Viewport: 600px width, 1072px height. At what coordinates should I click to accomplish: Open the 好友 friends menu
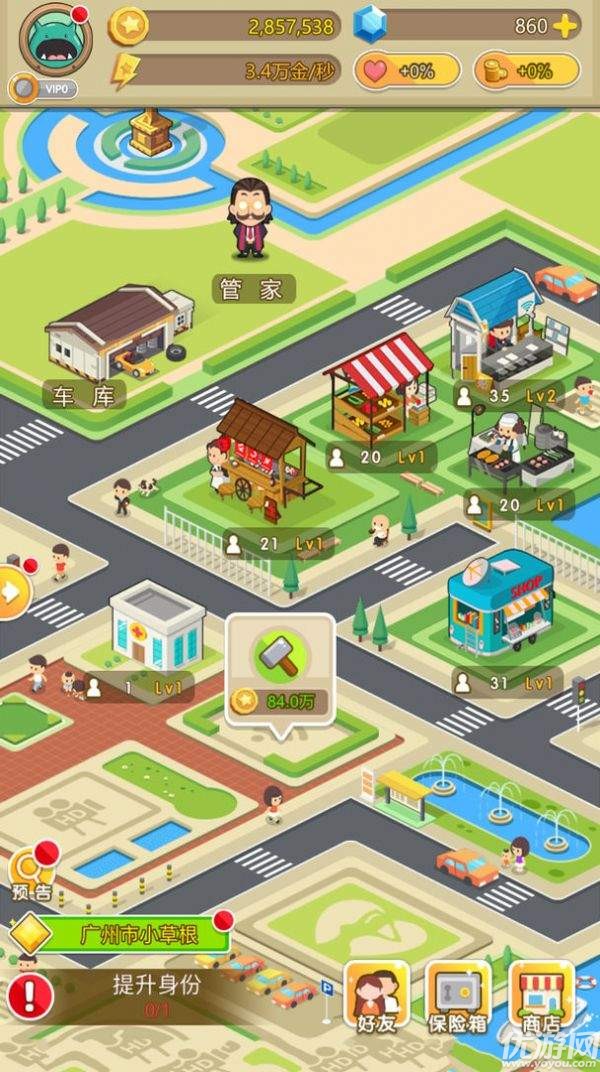pos(376,997)
